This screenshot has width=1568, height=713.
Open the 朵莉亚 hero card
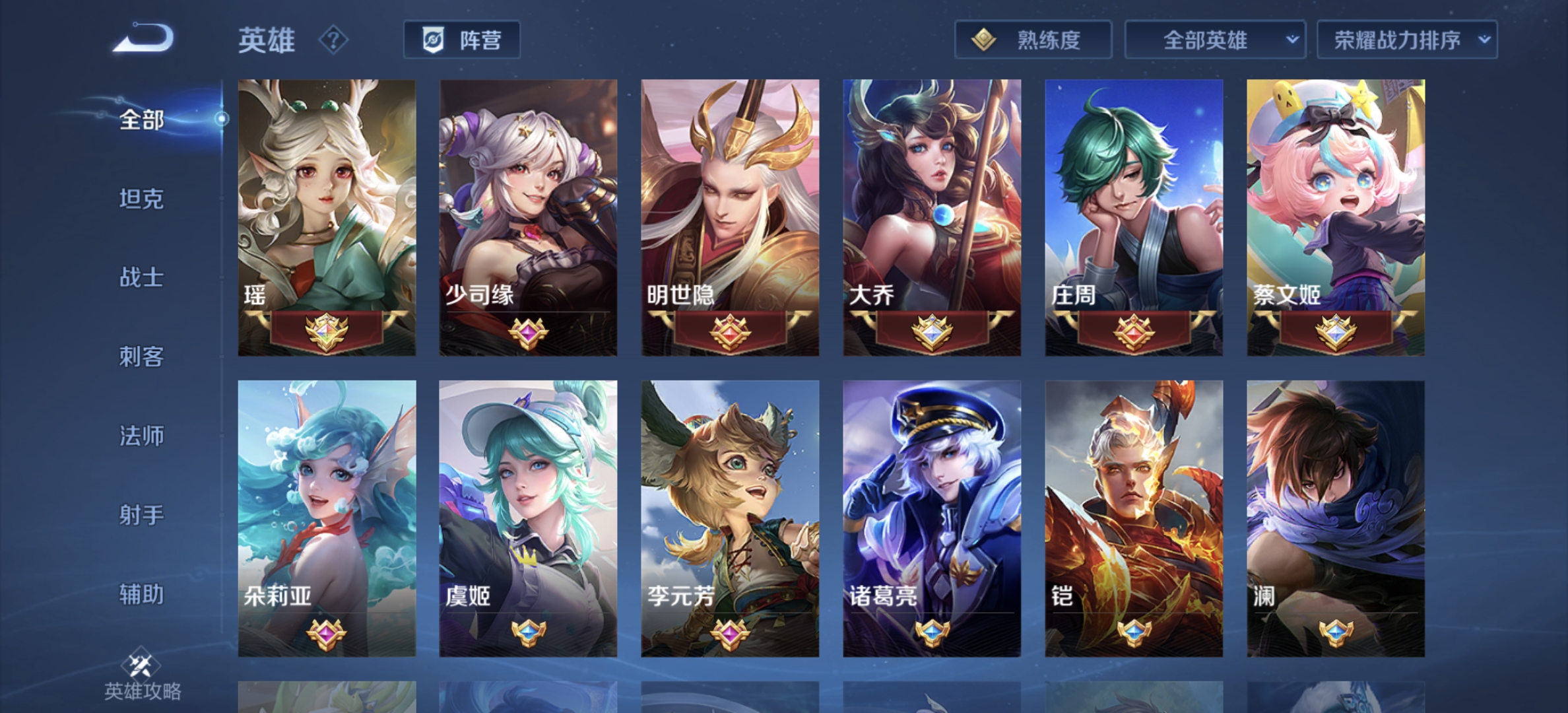[327, 518]
